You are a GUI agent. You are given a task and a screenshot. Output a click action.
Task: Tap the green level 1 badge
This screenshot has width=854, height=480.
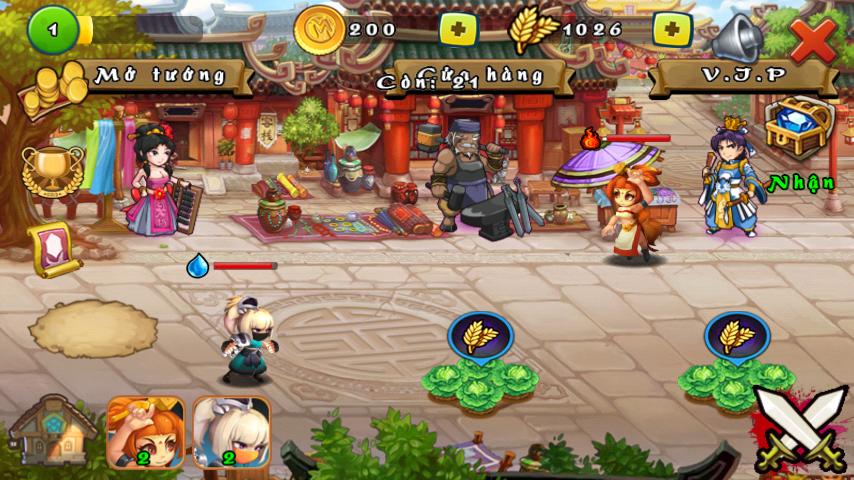tap(52, 32)
